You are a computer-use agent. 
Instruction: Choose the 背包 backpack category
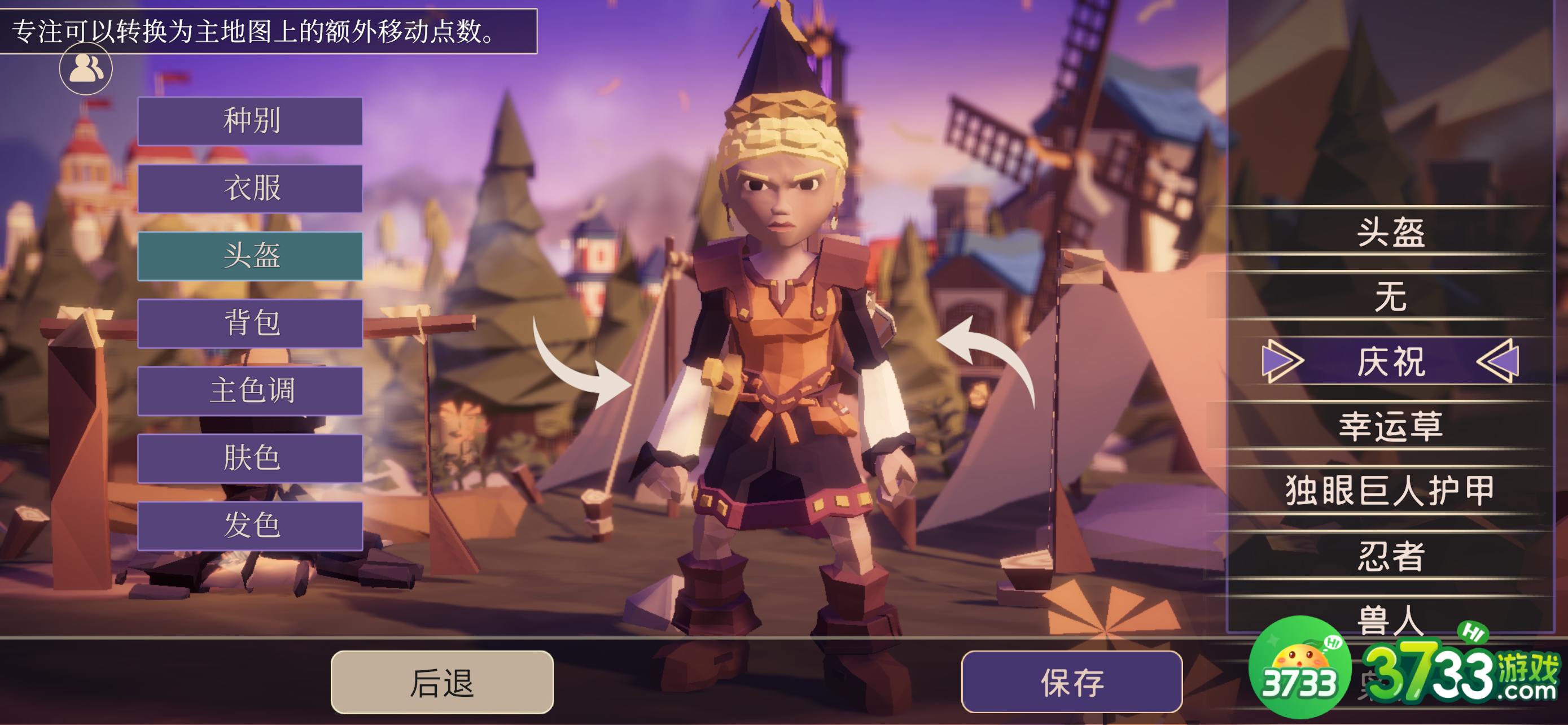coord(250,323)
